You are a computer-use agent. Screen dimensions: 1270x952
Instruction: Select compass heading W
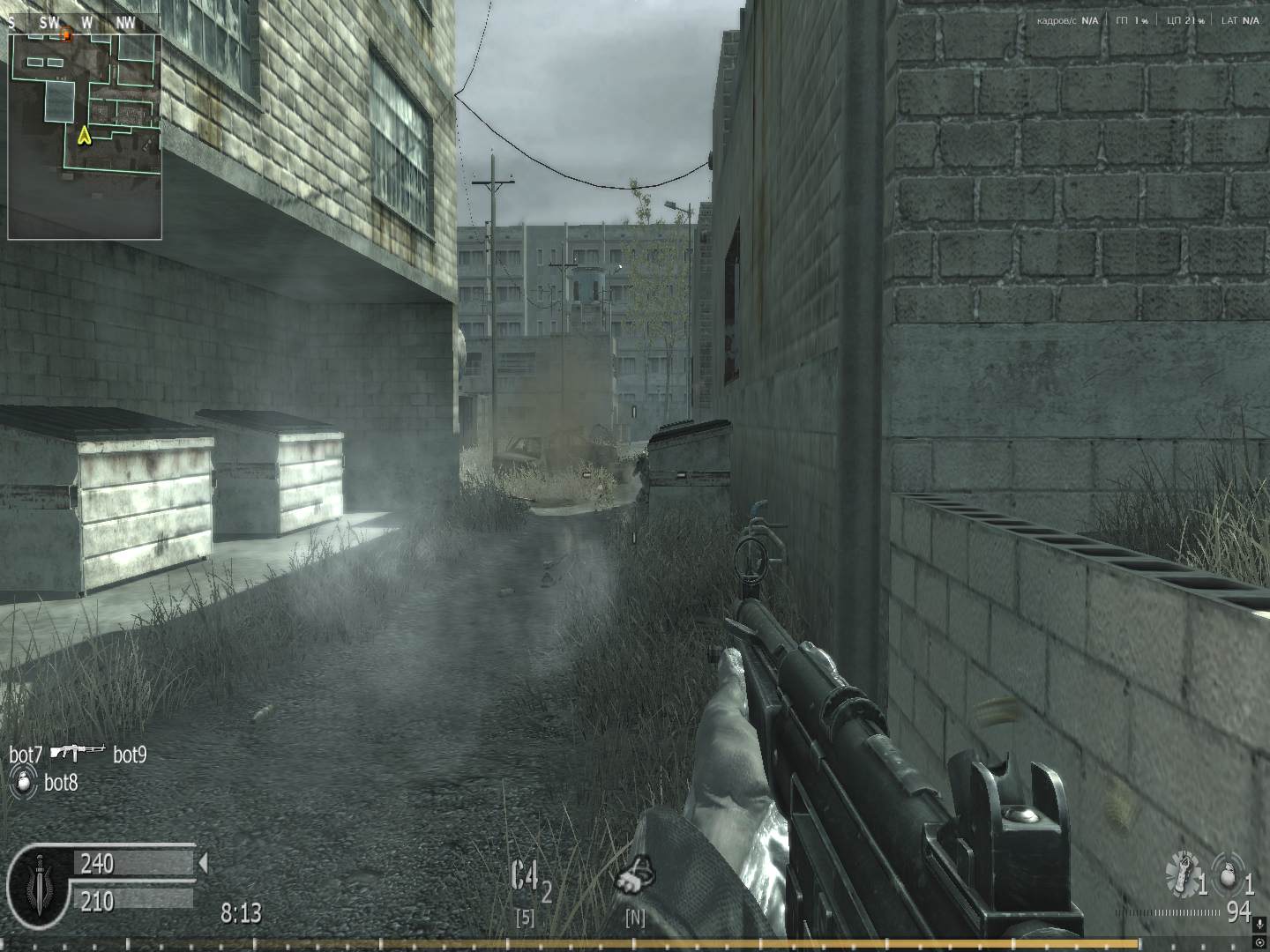point(86,23)
